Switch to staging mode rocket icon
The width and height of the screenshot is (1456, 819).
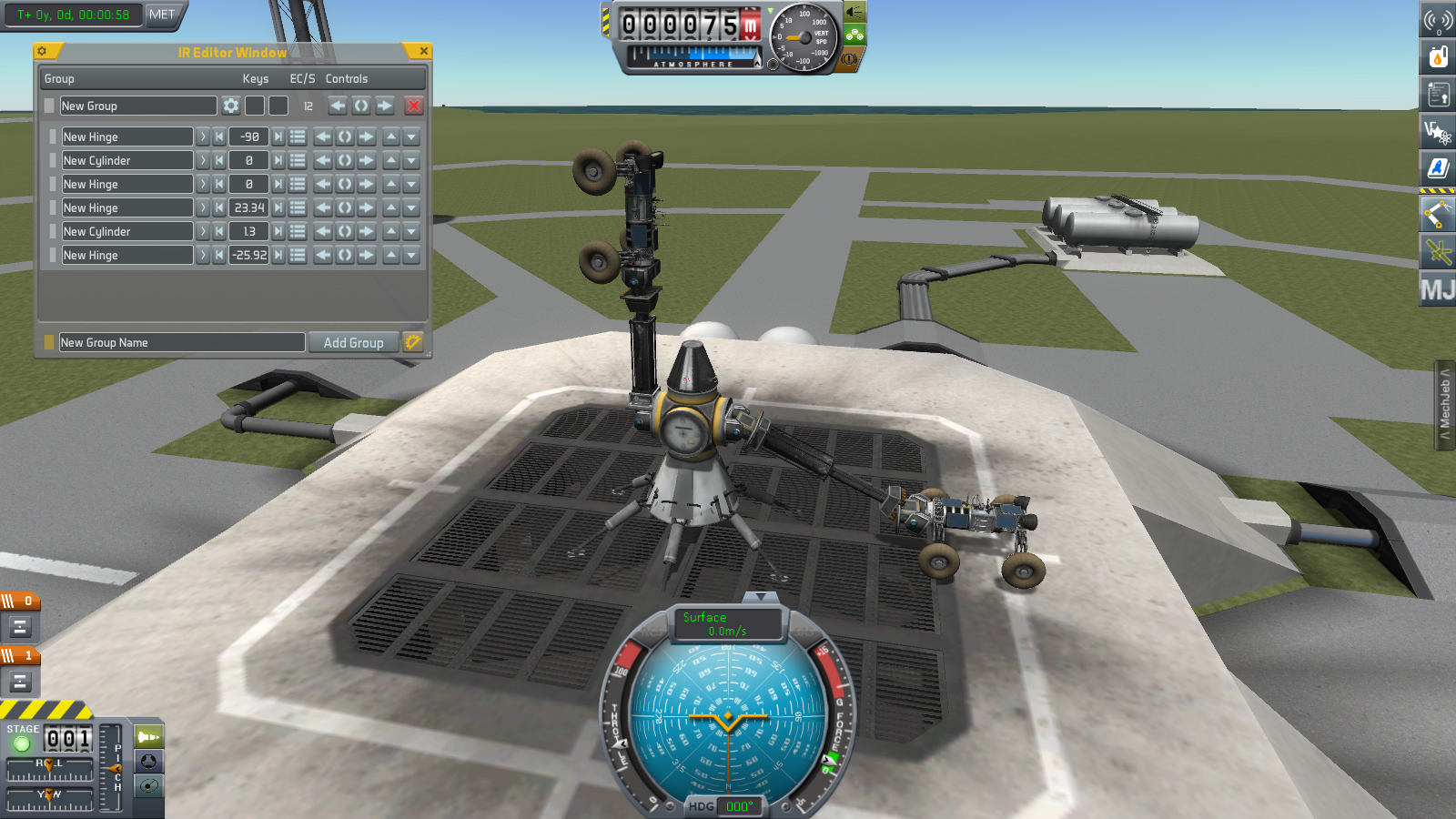(x=148, y=737)
